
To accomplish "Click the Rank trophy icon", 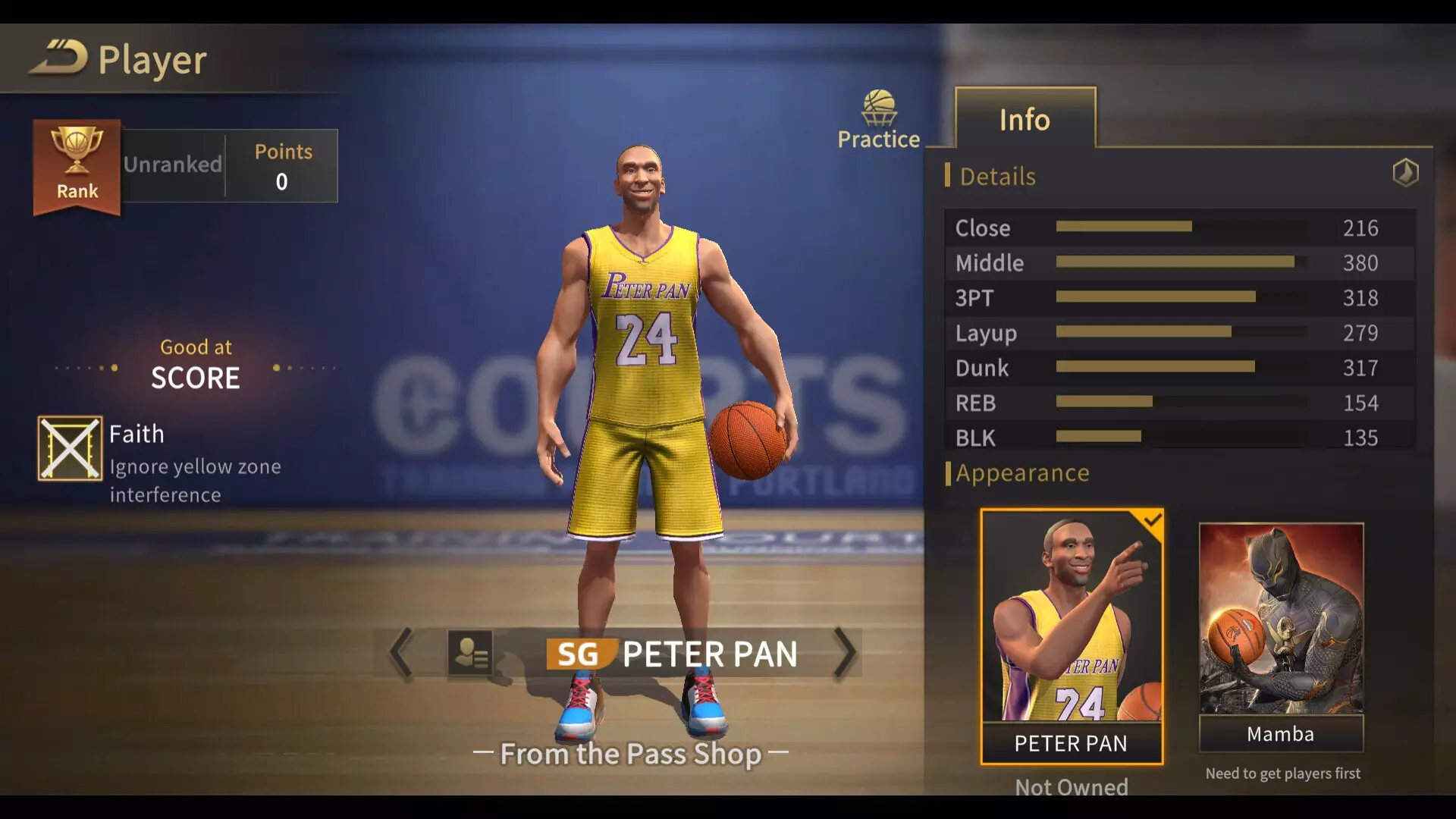I will tap(76, 162).
